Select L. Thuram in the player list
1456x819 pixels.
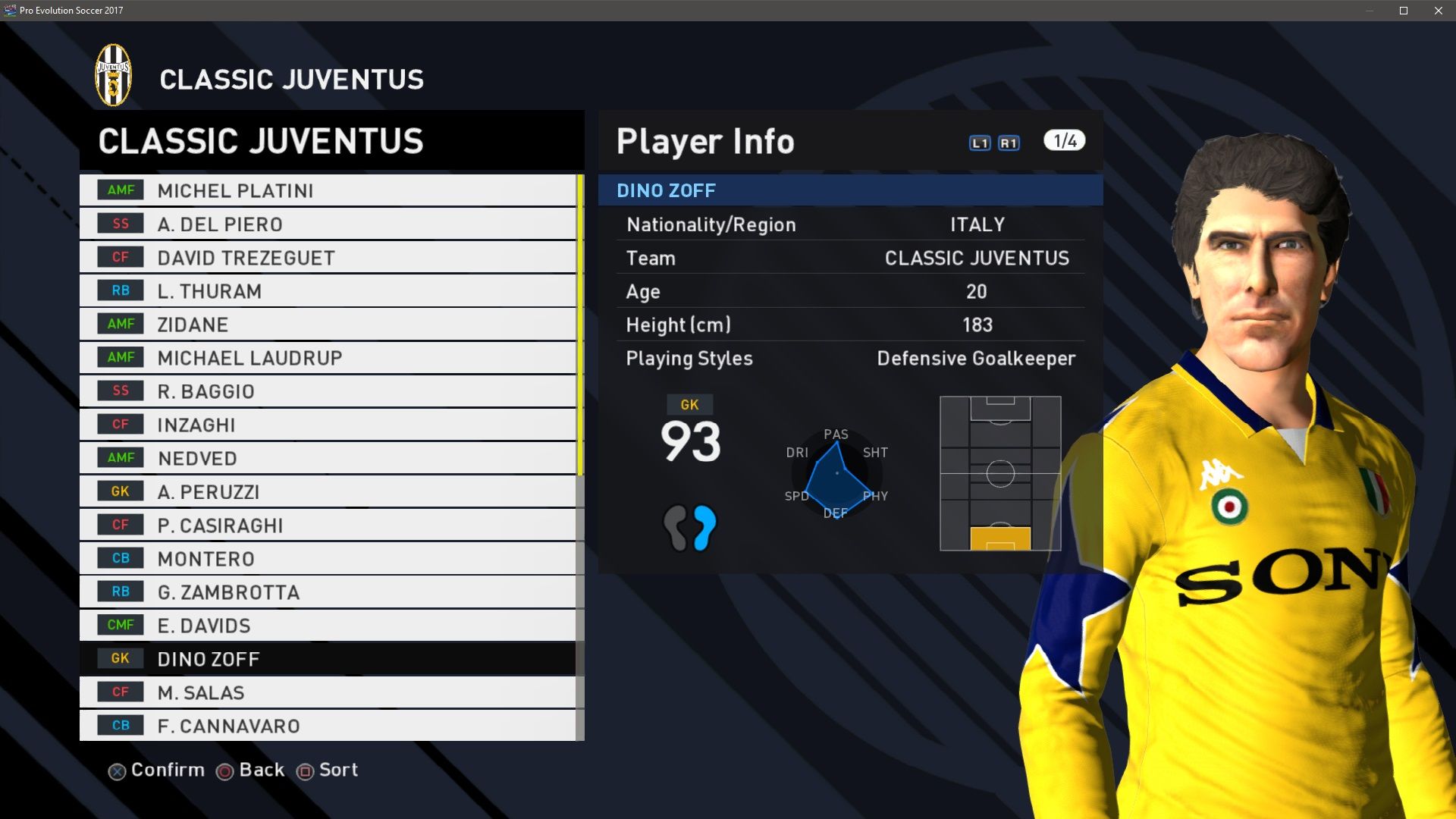point(327,291)
